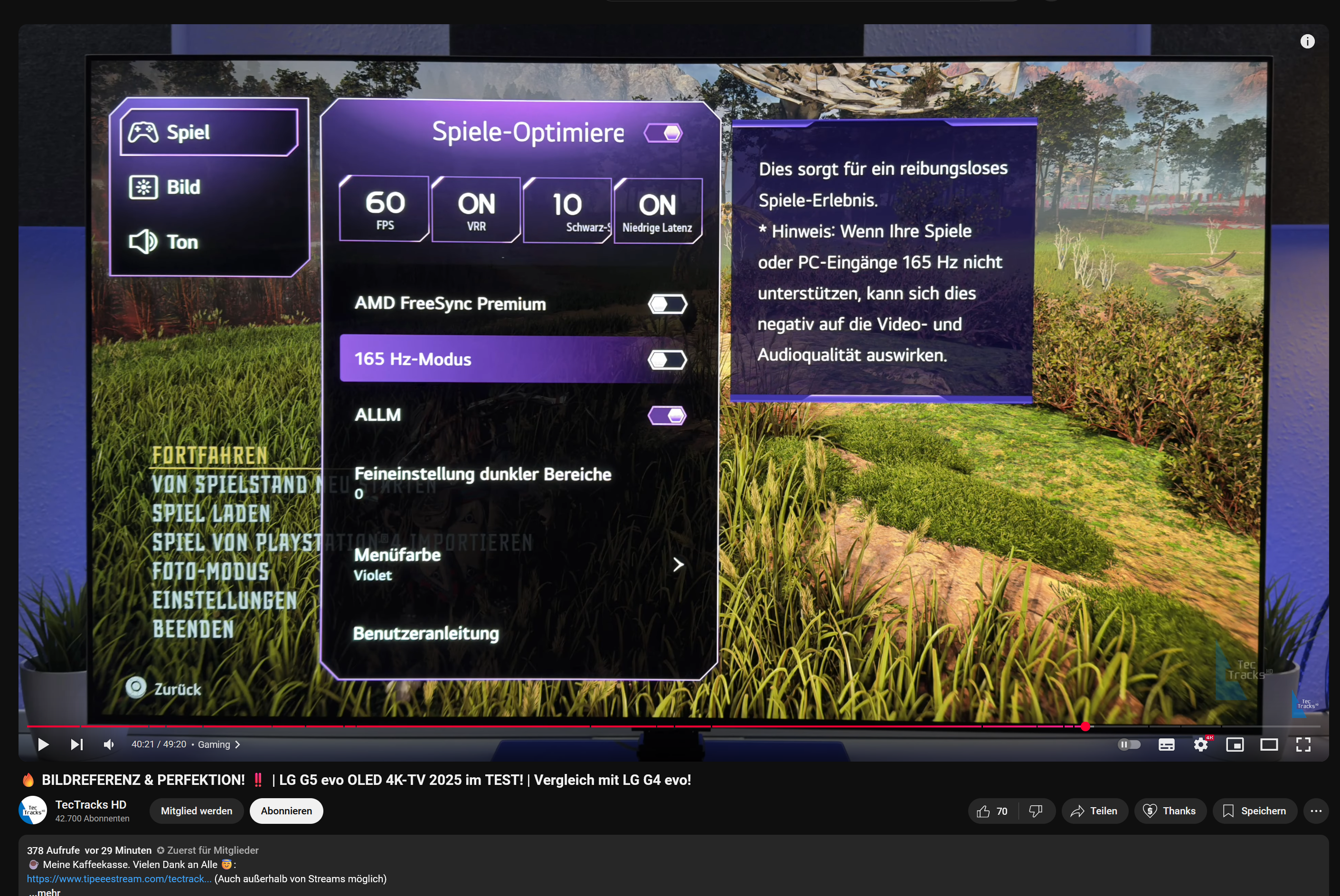1340x896 pixels.
Task: Open the three-dot more options menu
Action: tap(1316, 811)
